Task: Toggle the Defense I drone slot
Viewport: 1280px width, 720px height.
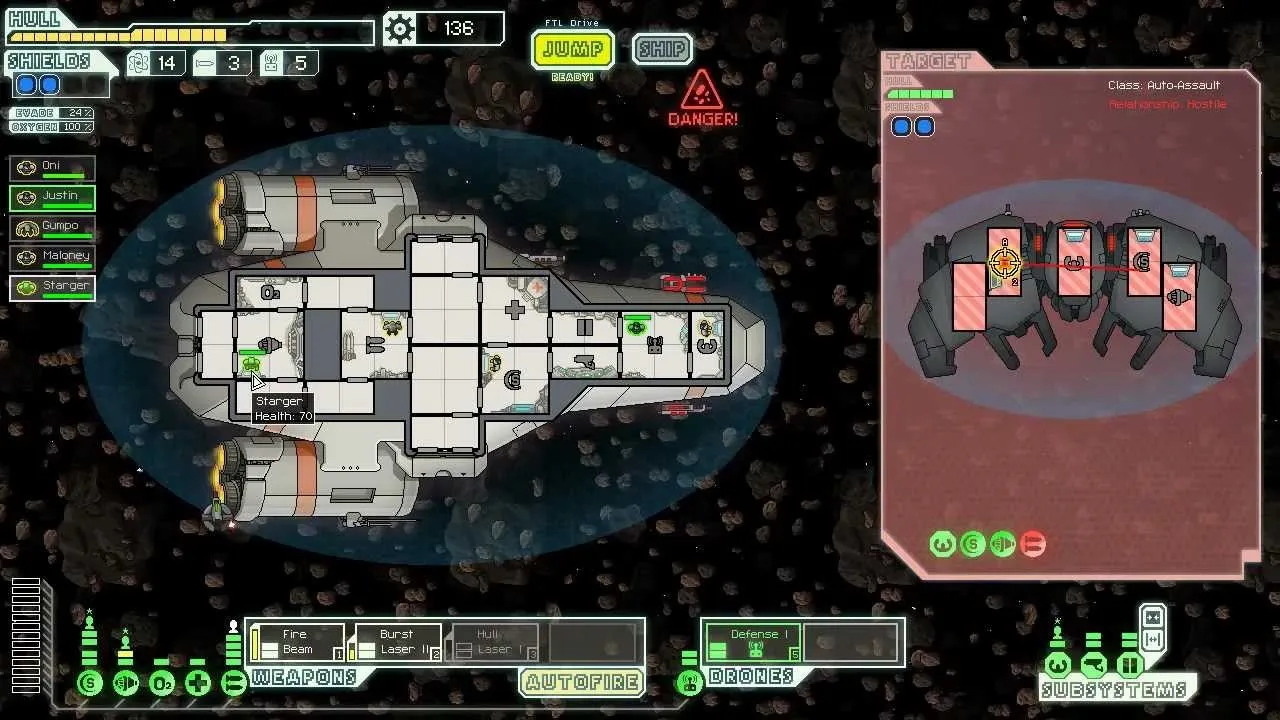Action: [753, 642]
